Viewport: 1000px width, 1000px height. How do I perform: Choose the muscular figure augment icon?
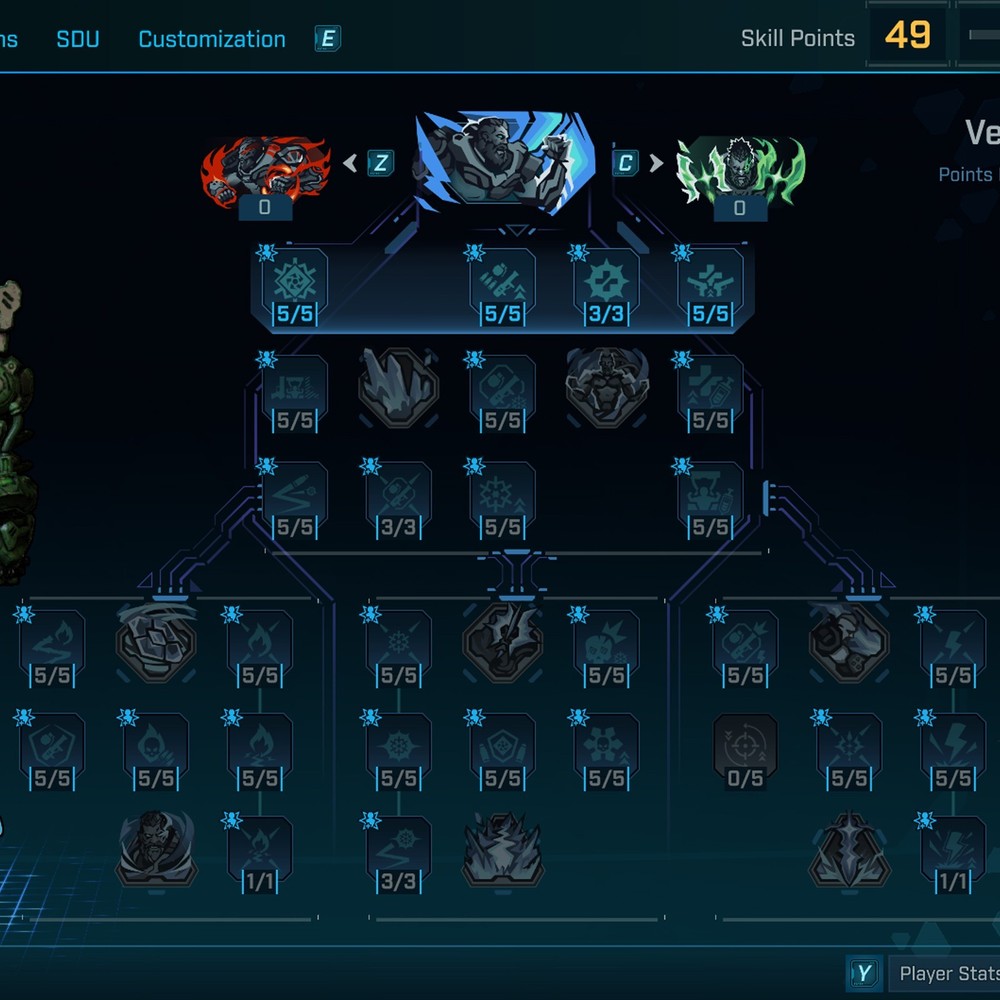pyautogui.click(x=606, y=387)
